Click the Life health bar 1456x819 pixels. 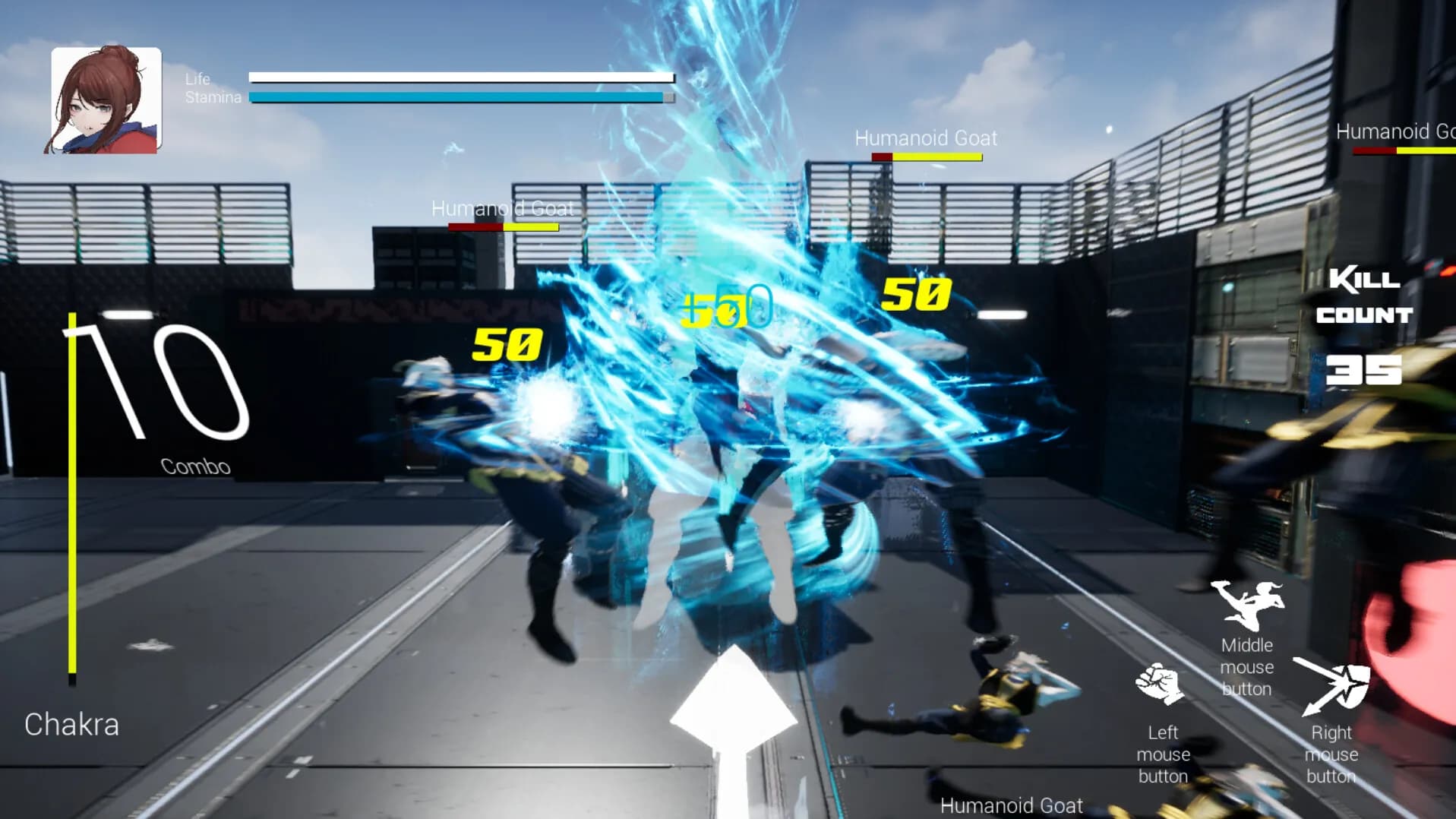pos(460,77)
